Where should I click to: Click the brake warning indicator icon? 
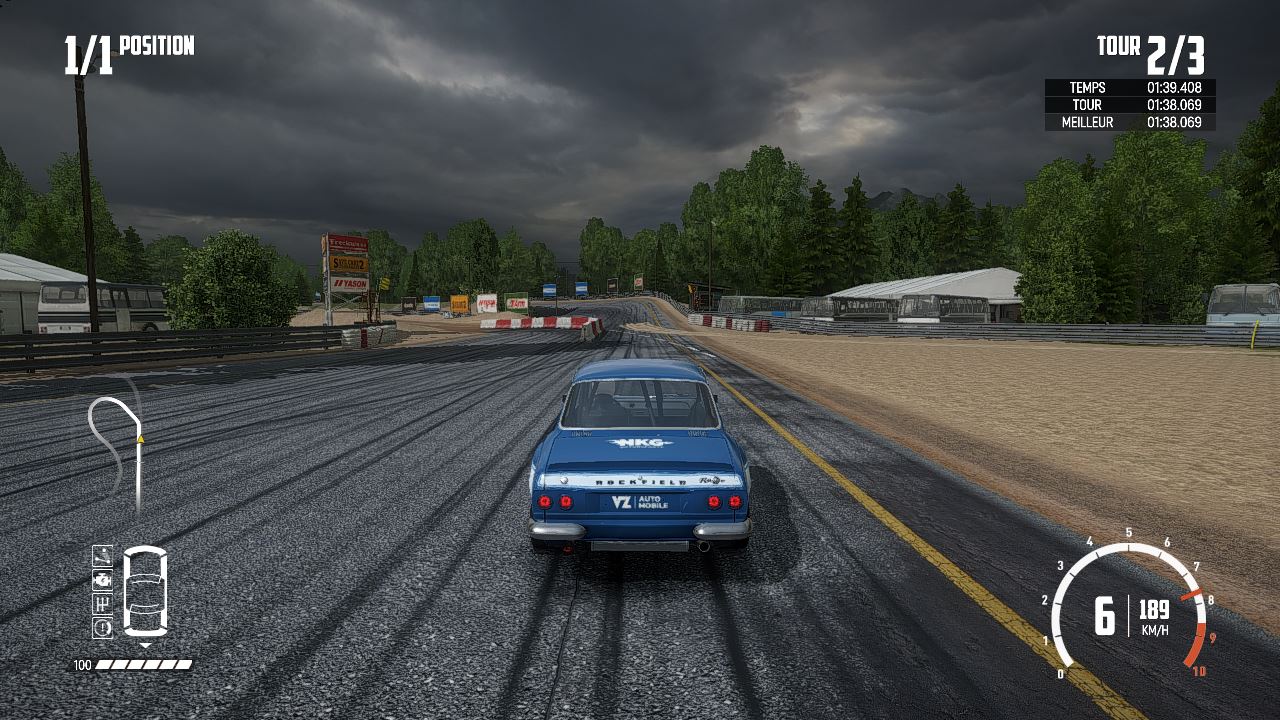(103, 628)
